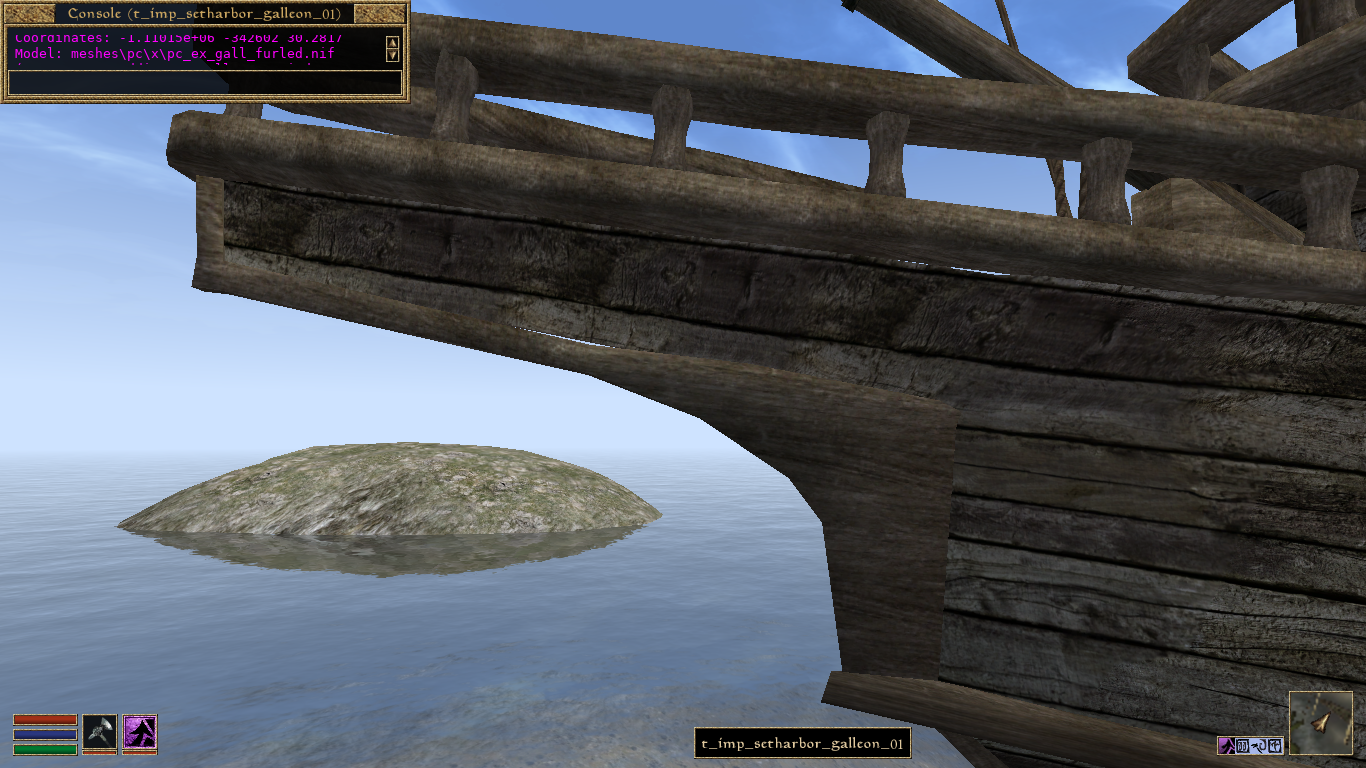Click the blue magicka bar
The image size is (1366, 768).
pos(45,734)
